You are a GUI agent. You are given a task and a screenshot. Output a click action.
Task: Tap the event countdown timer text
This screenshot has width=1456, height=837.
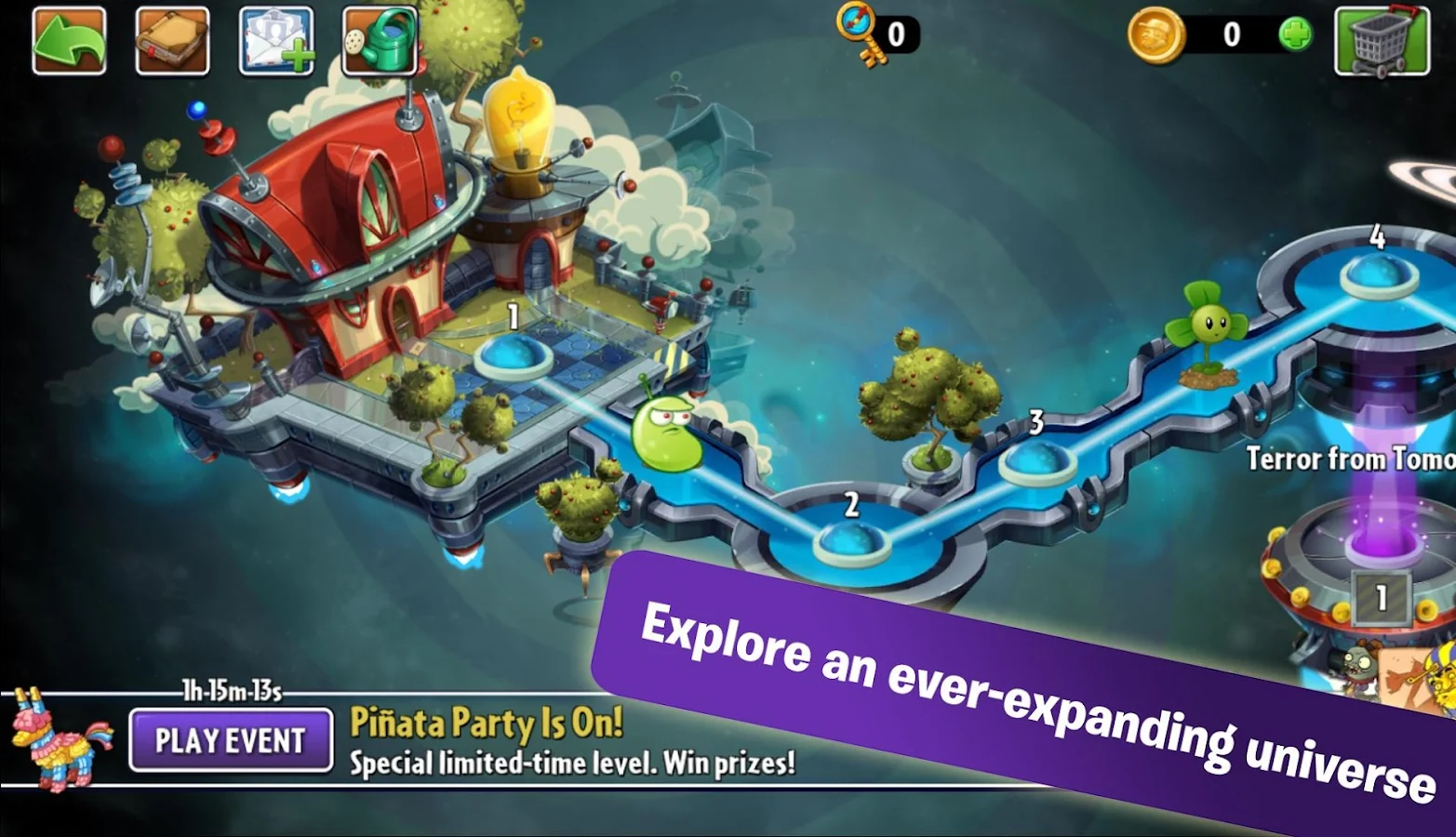click(233, 692)
